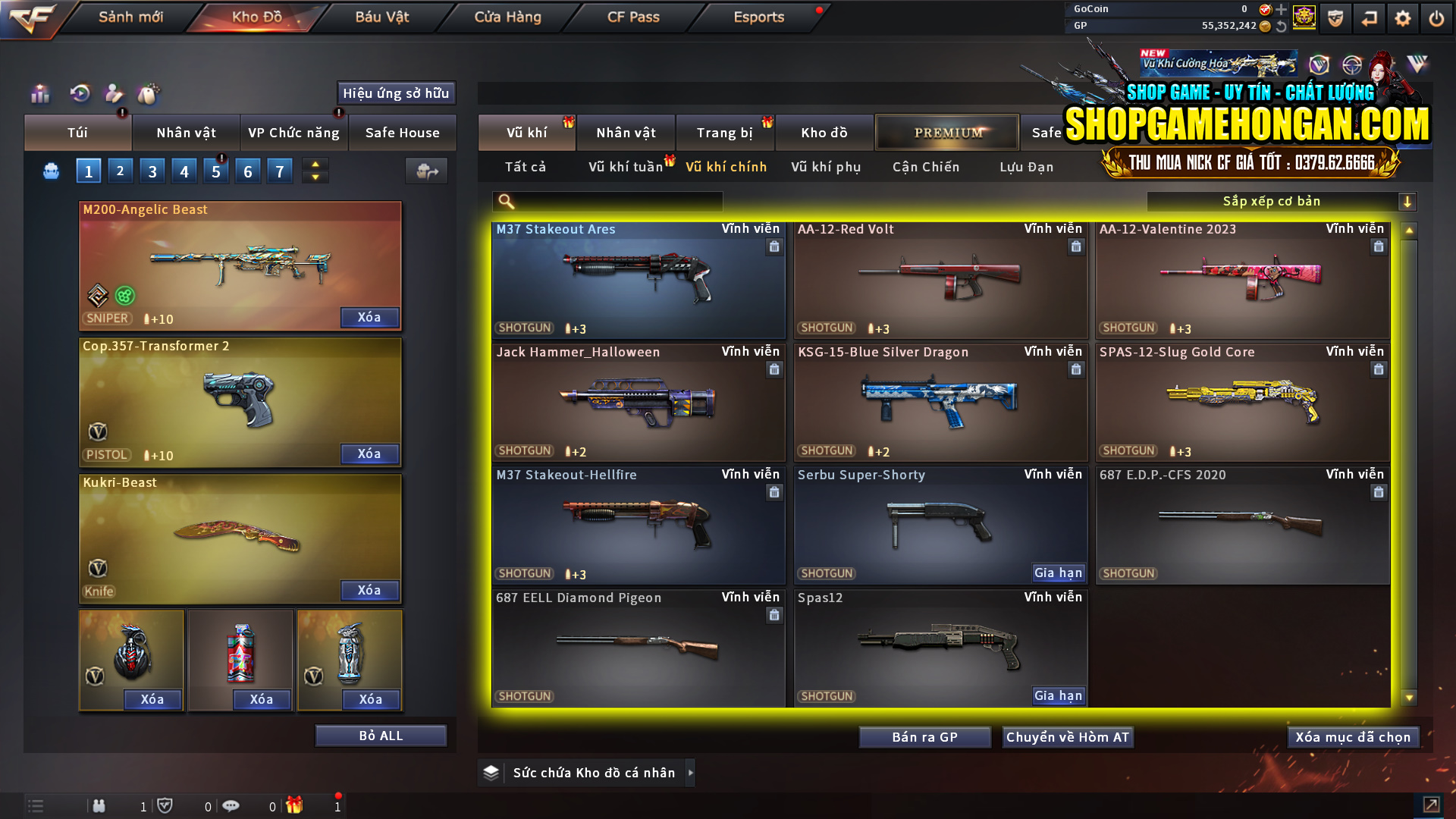Viewport: 1456px width, 819px height.
Task: Click the yellow up arrow beside bag tabs
Action: coord(315,165)
